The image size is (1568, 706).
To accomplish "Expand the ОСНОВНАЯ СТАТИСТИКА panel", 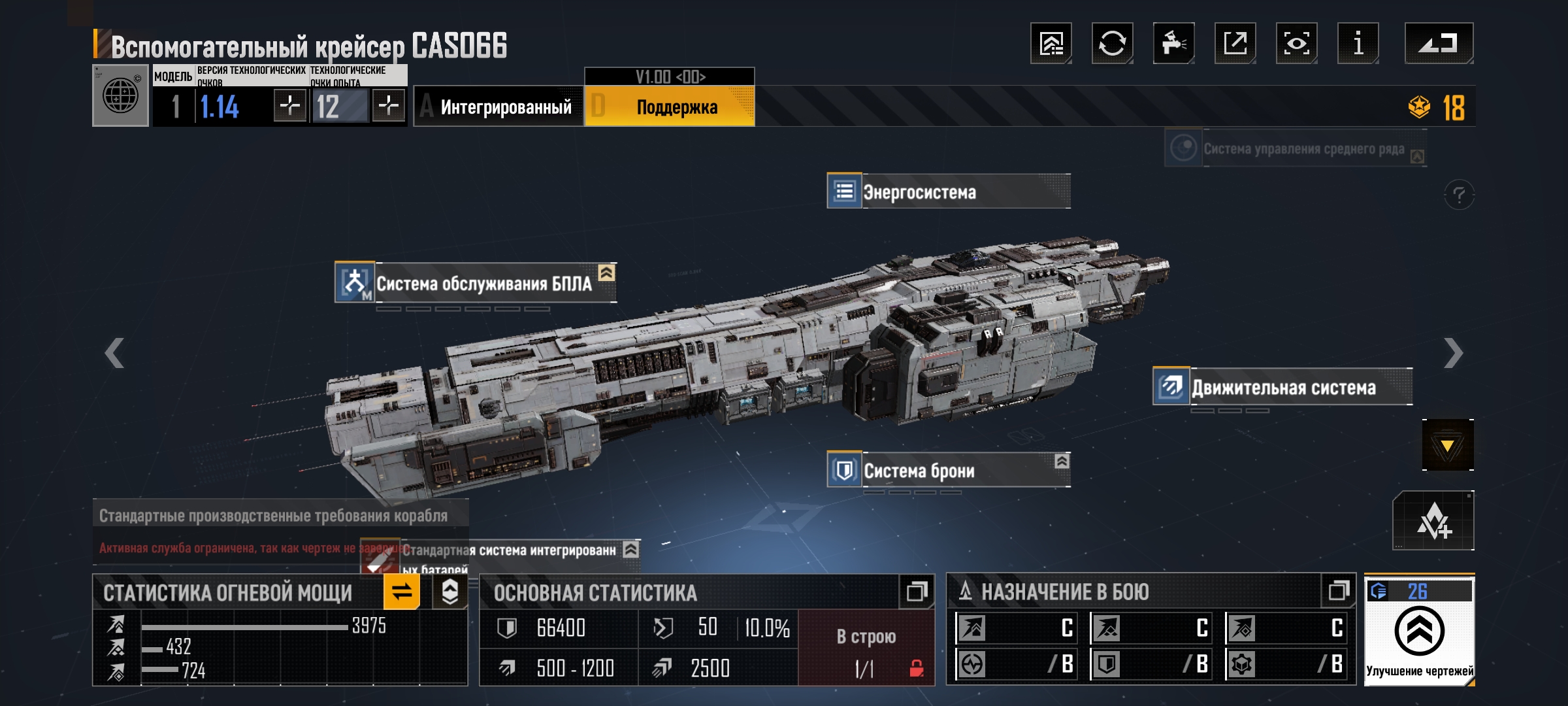I will [x=916, y=592].
